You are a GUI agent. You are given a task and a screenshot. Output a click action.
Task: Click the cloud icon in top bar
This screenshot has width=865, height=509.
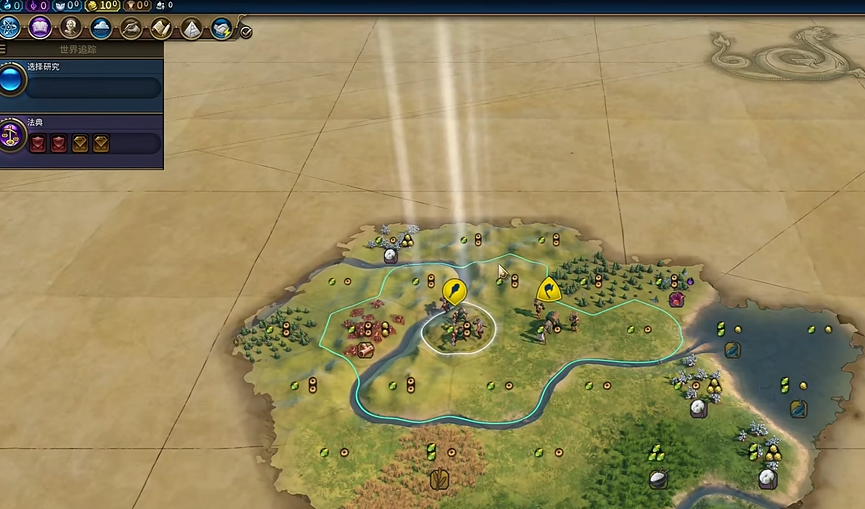(101, 28)
